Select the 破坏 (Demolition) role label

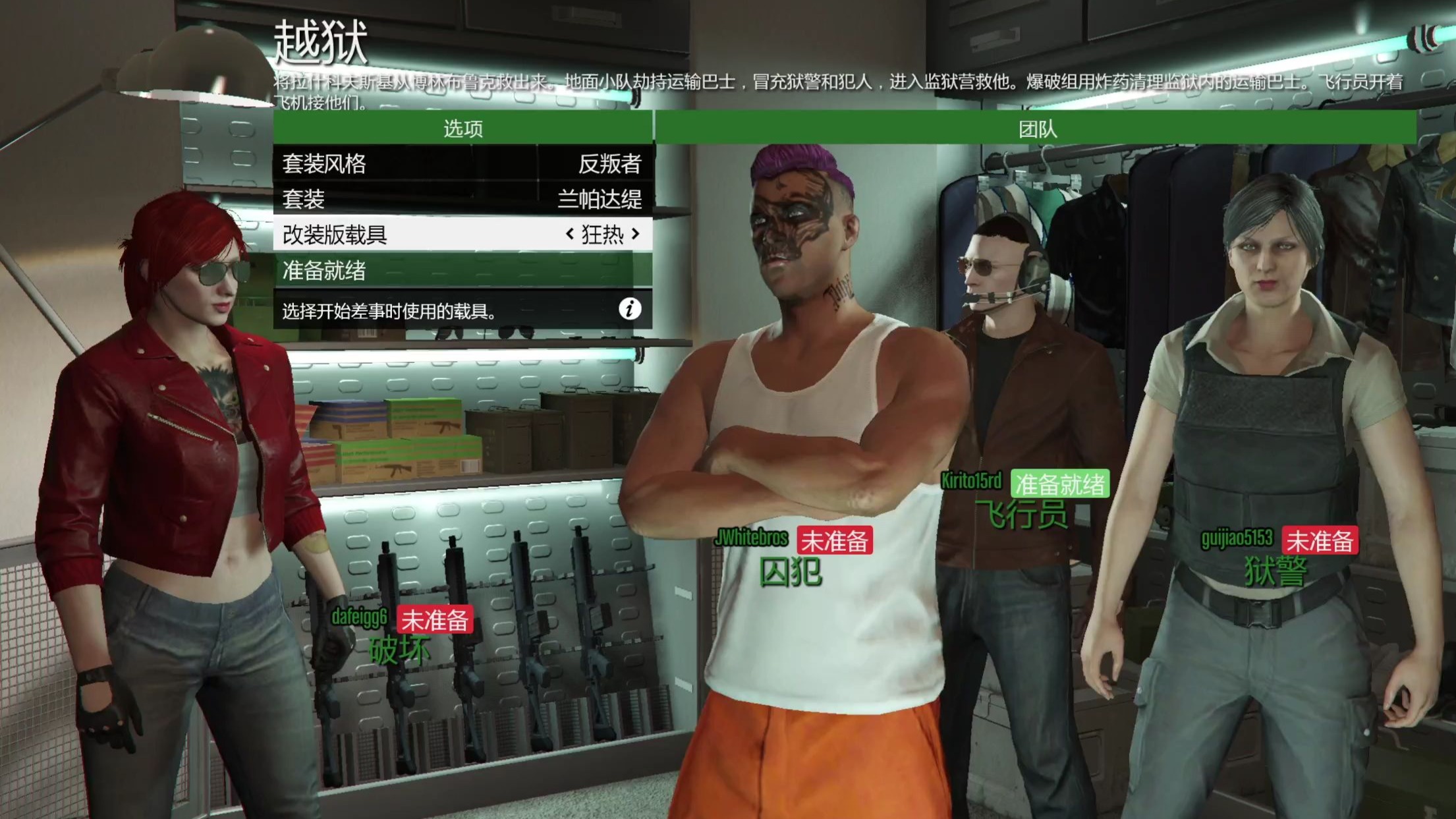click(x=401, y=650)
